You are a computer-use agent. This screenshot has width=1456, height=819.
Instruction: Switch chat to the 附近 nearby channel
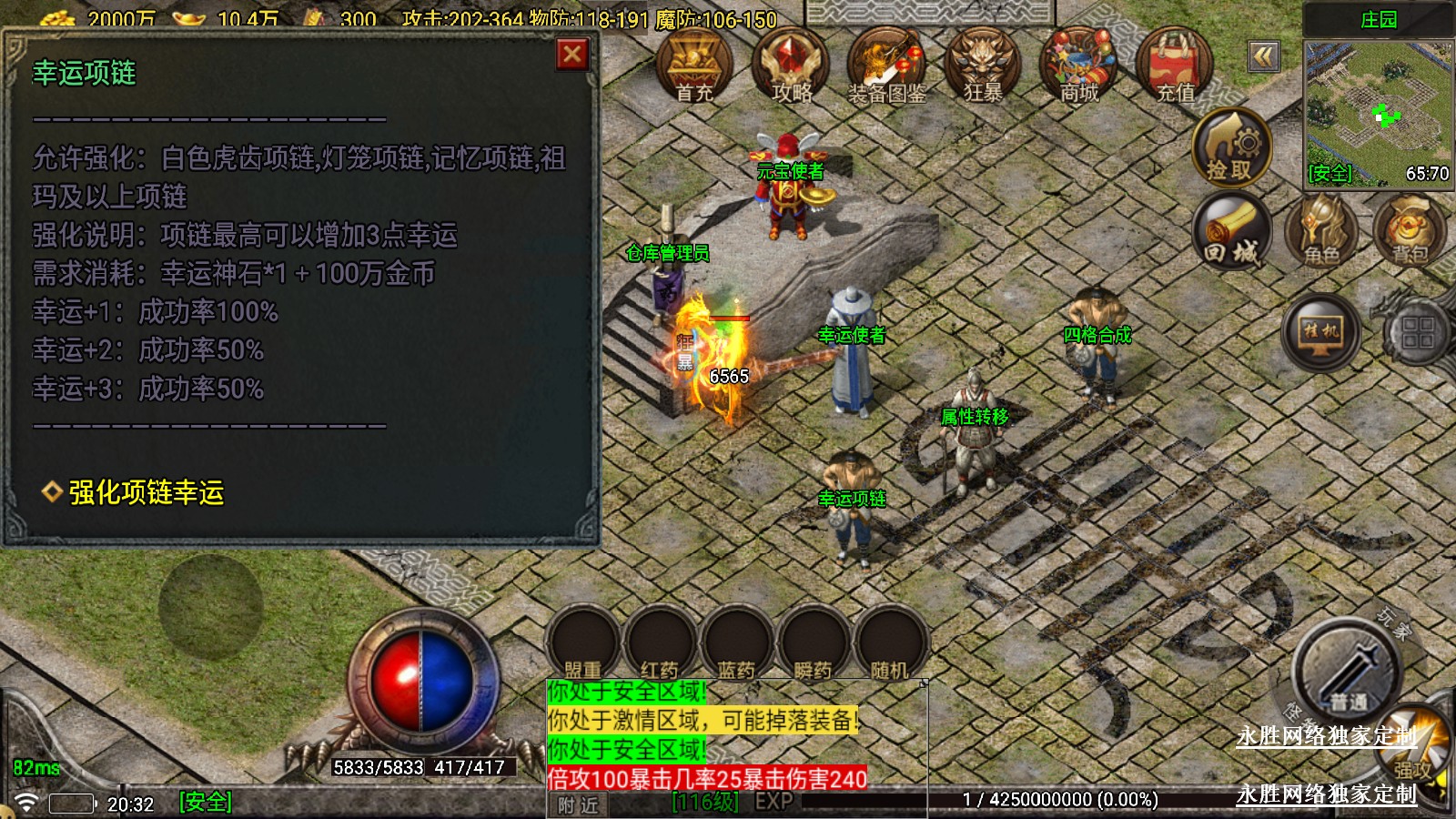(579, 804)
